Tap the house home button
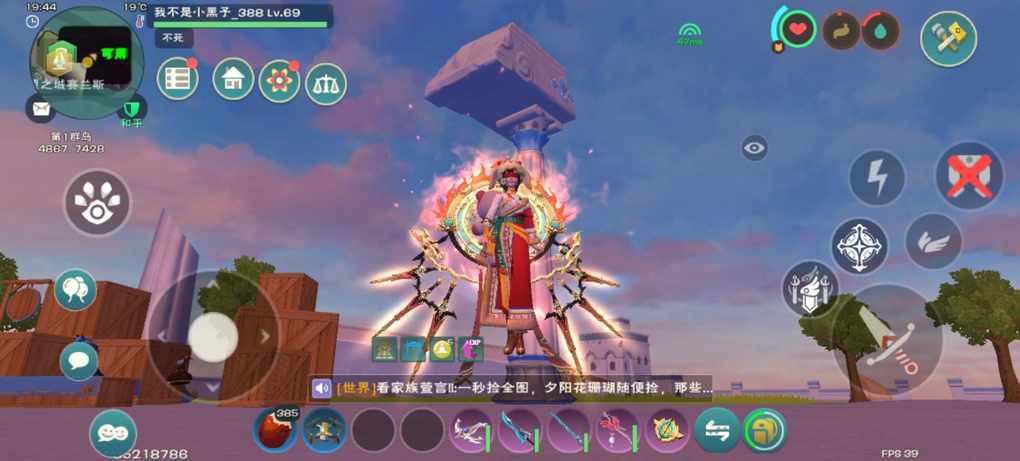The width and height of the screenshot is (1020, 461). (233, 79)
